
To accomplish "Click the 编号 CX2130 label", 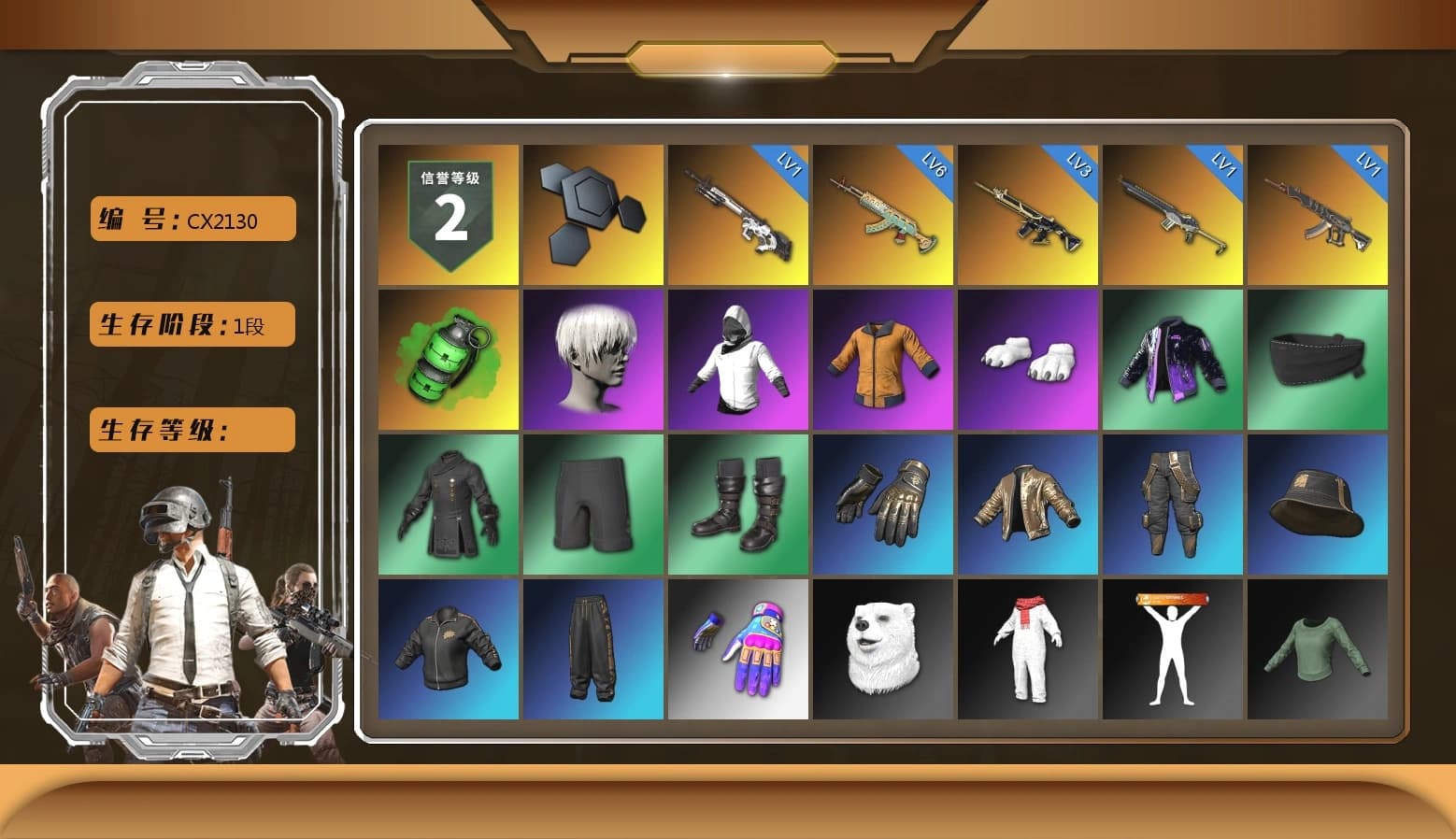I will click(191, 219).
